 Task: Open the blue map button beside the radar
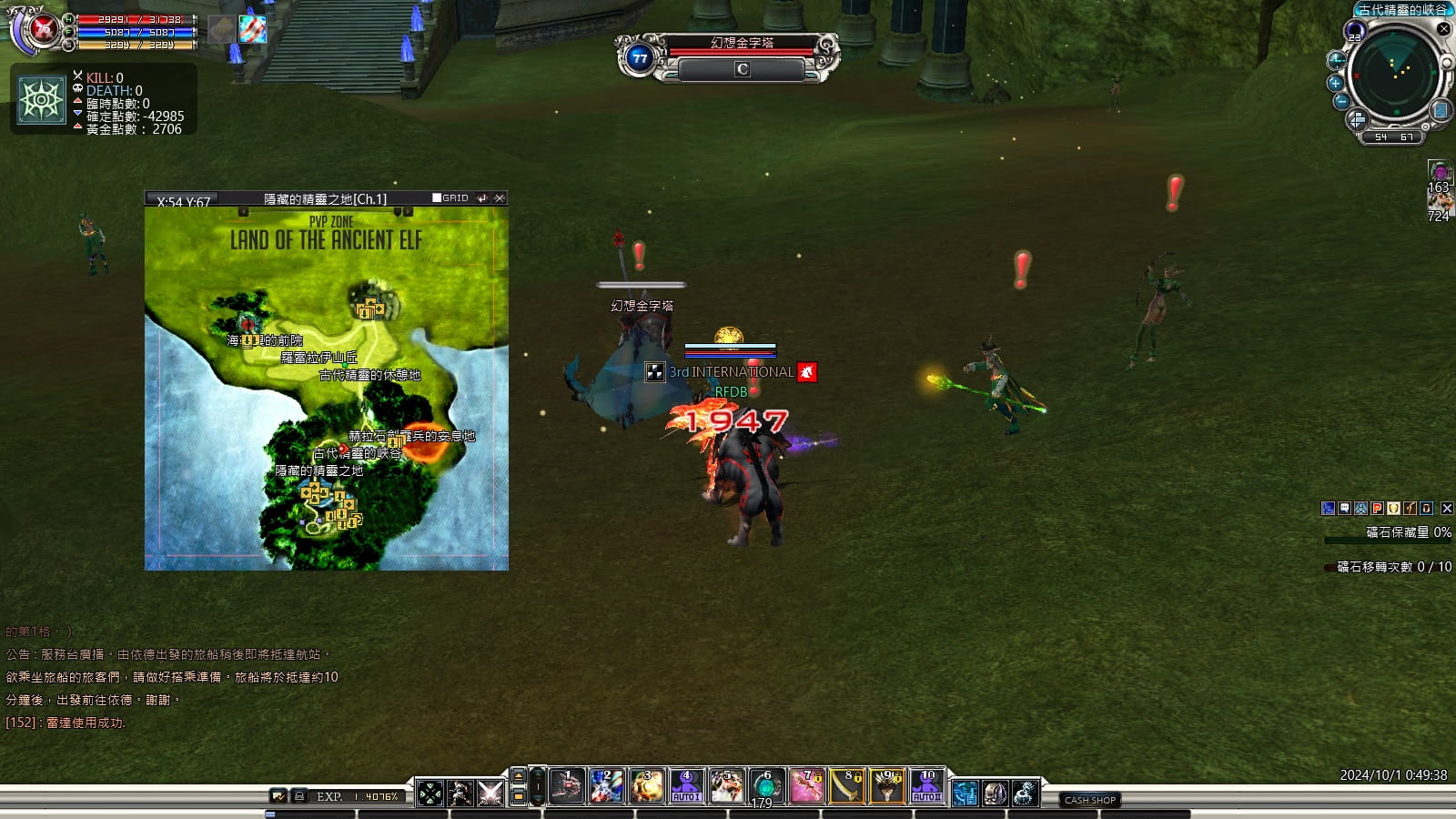(1441, 110)
